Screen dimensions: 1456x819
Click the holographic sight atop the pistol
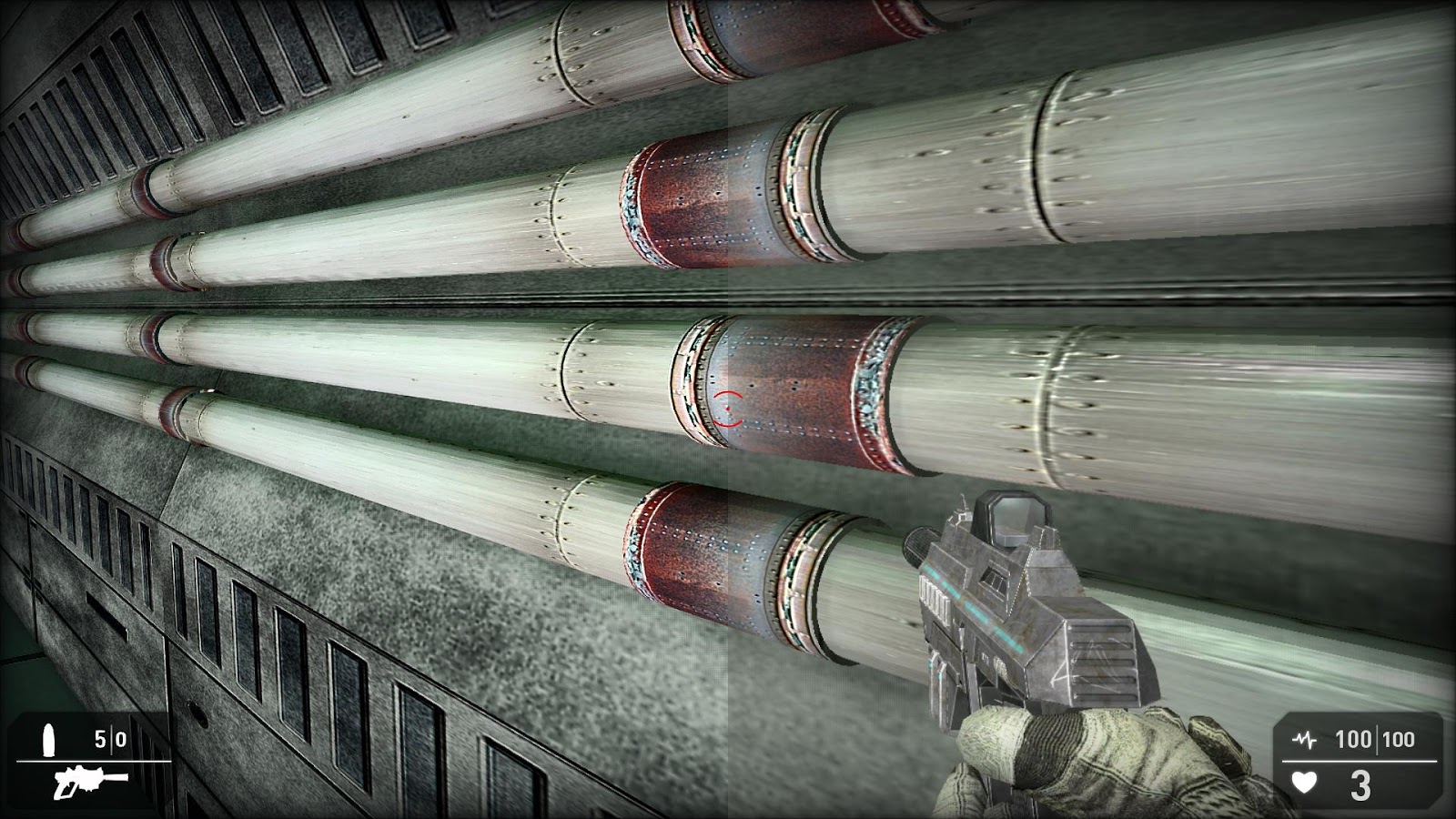tap(1010, 519)
